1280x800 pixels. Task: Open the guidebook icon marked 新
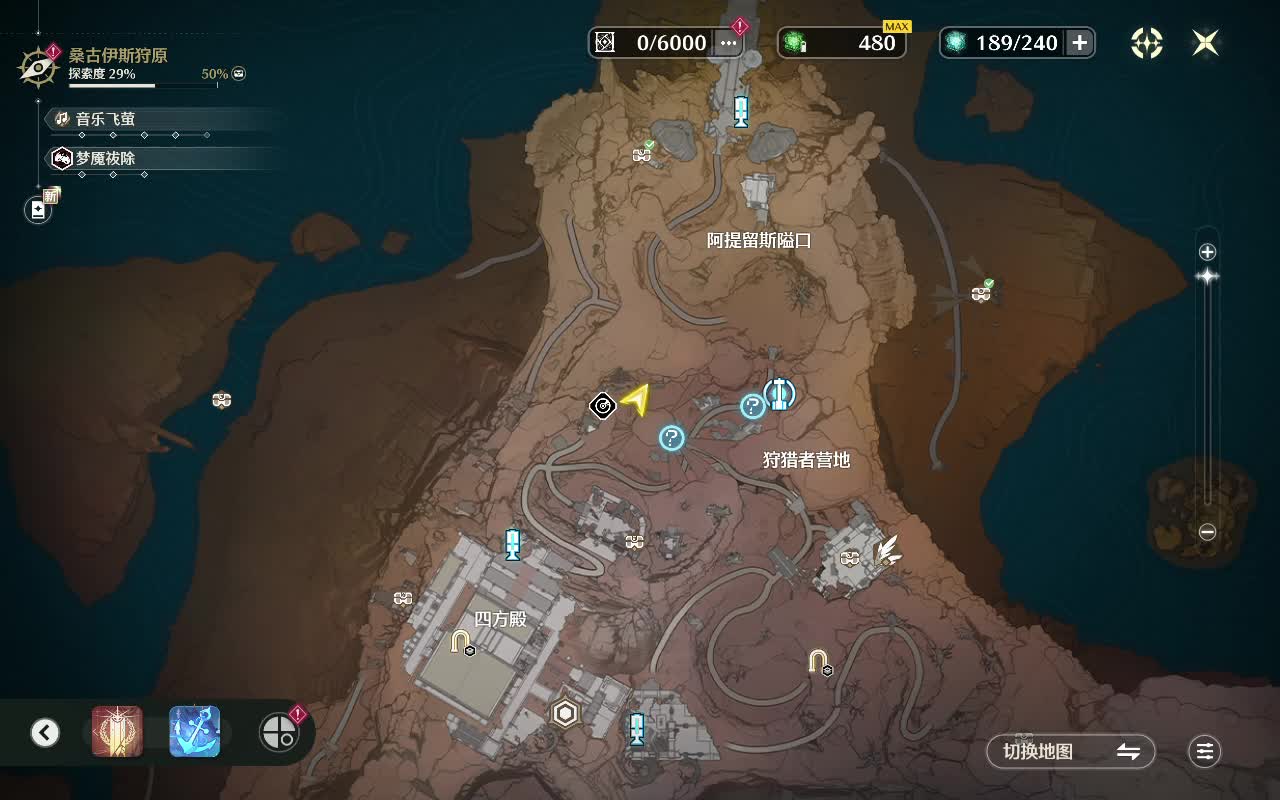pyautogui.click(x=39, y=209)
